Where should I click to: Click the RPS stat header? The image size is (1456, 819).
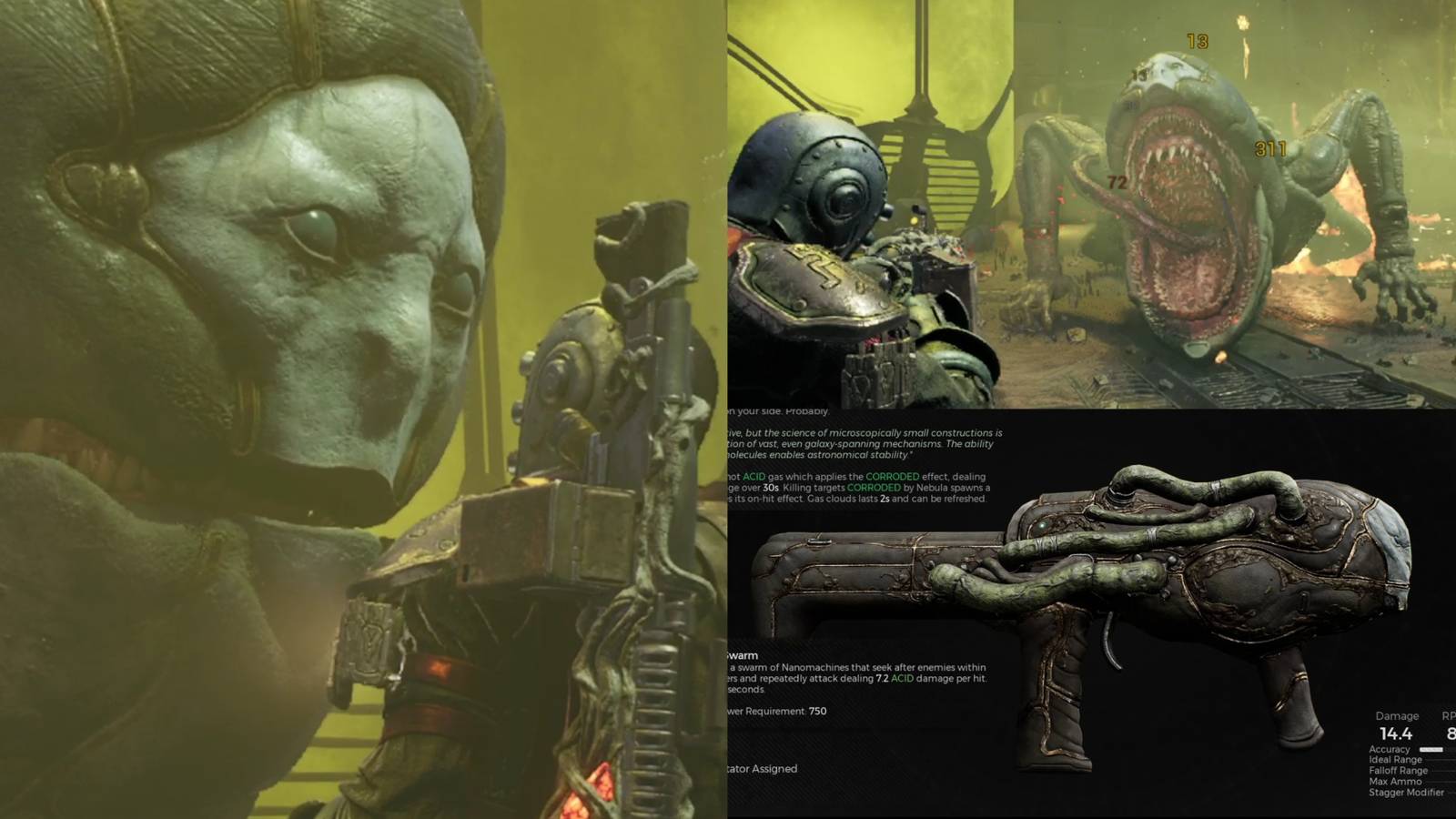pos(1449,716)
